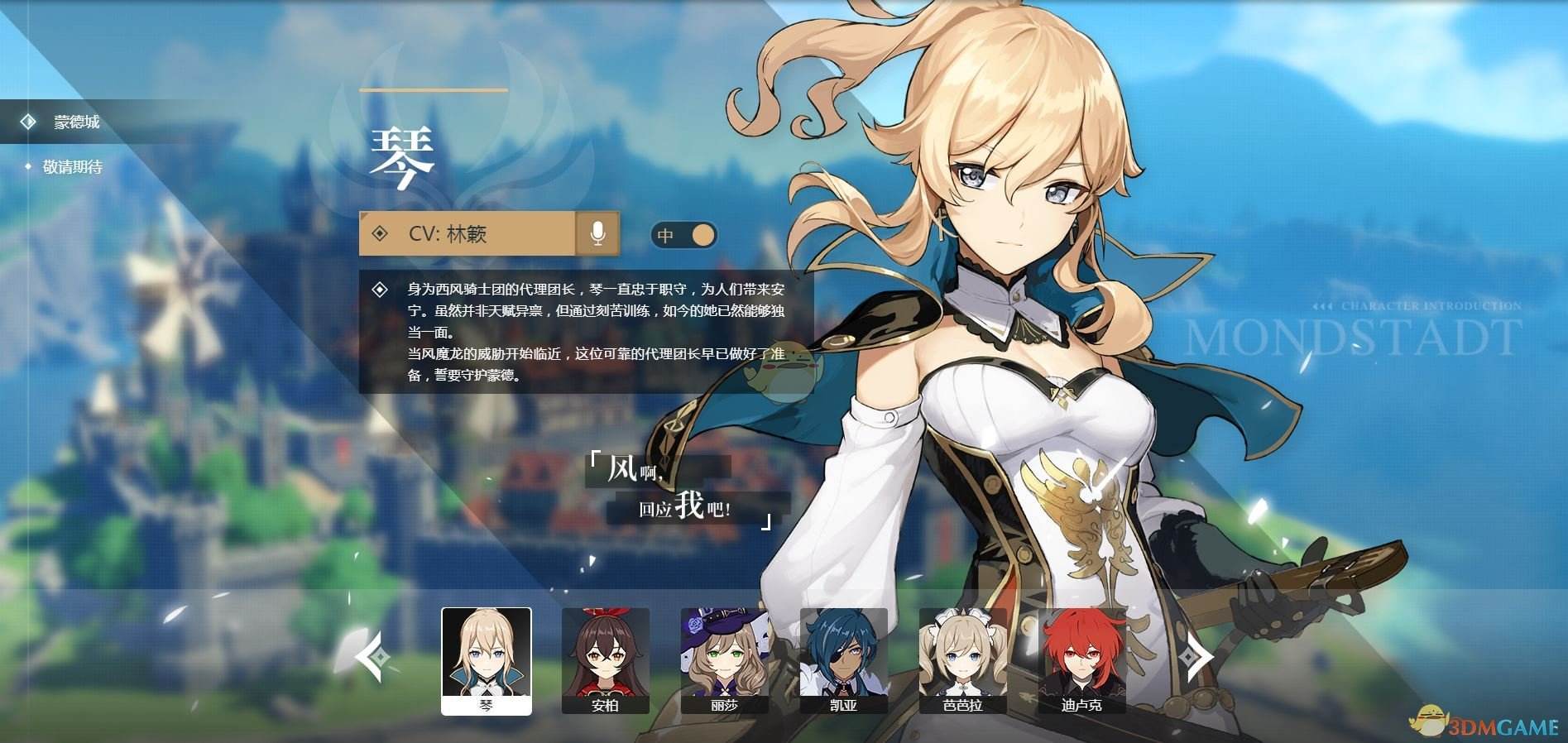The width and height of the screenshot is (1568, 743).
Task: Show the 芭芭拉 character portrait
Action: (963, 660)
